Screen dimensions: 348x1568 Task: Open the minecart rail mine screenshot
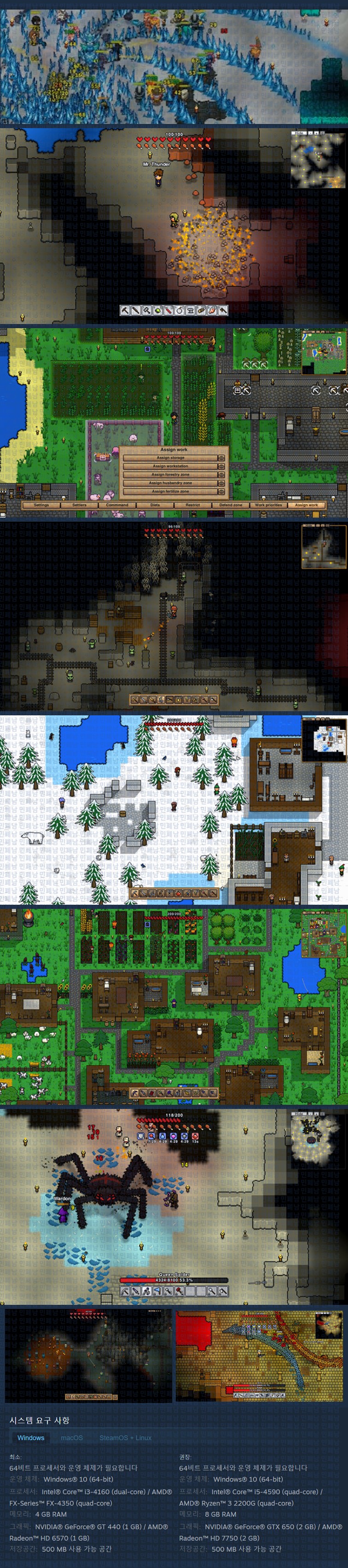pos(174,615)
